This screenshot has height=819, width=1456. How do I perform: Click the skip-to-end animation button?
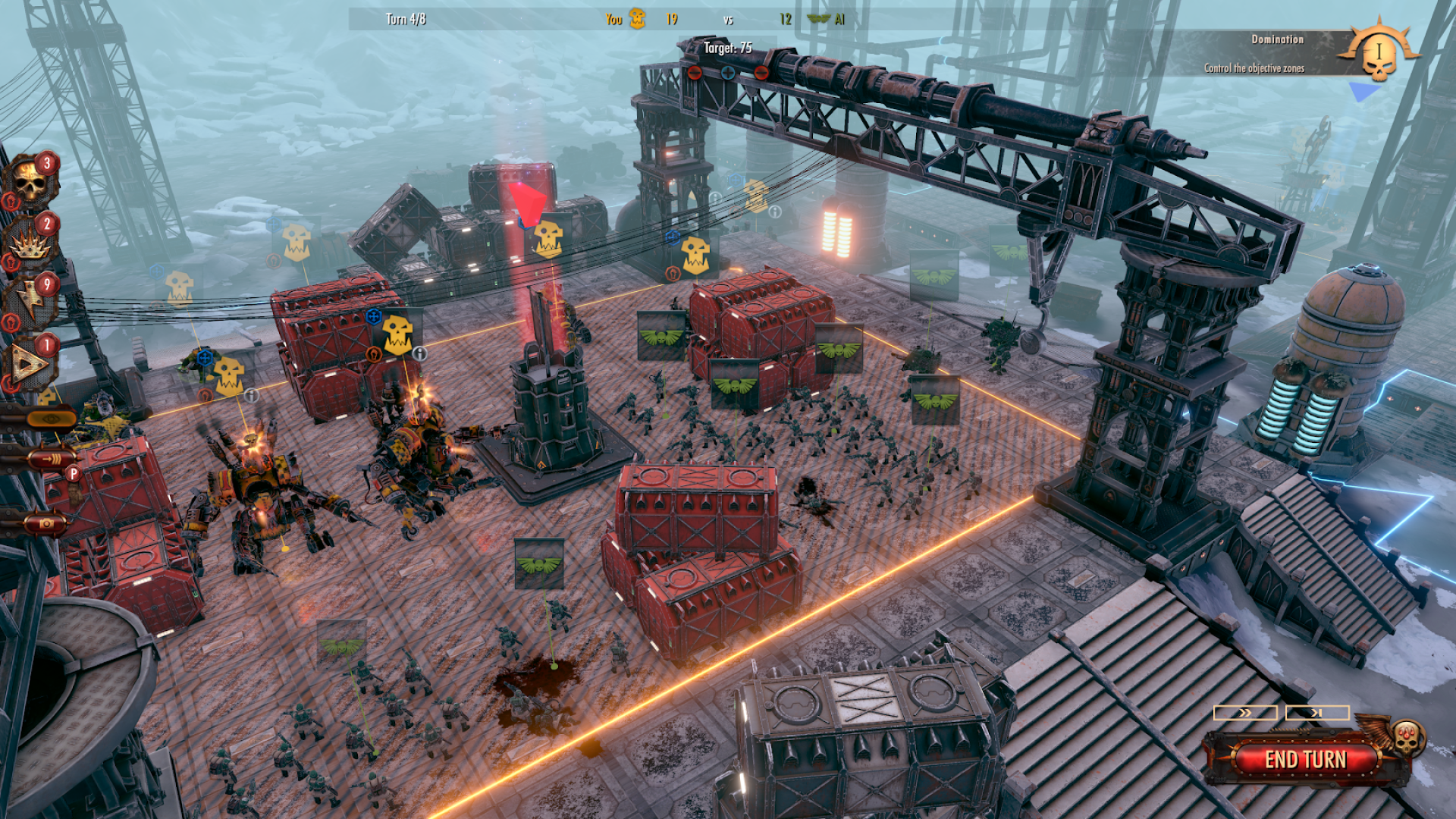coord(1317,713)
